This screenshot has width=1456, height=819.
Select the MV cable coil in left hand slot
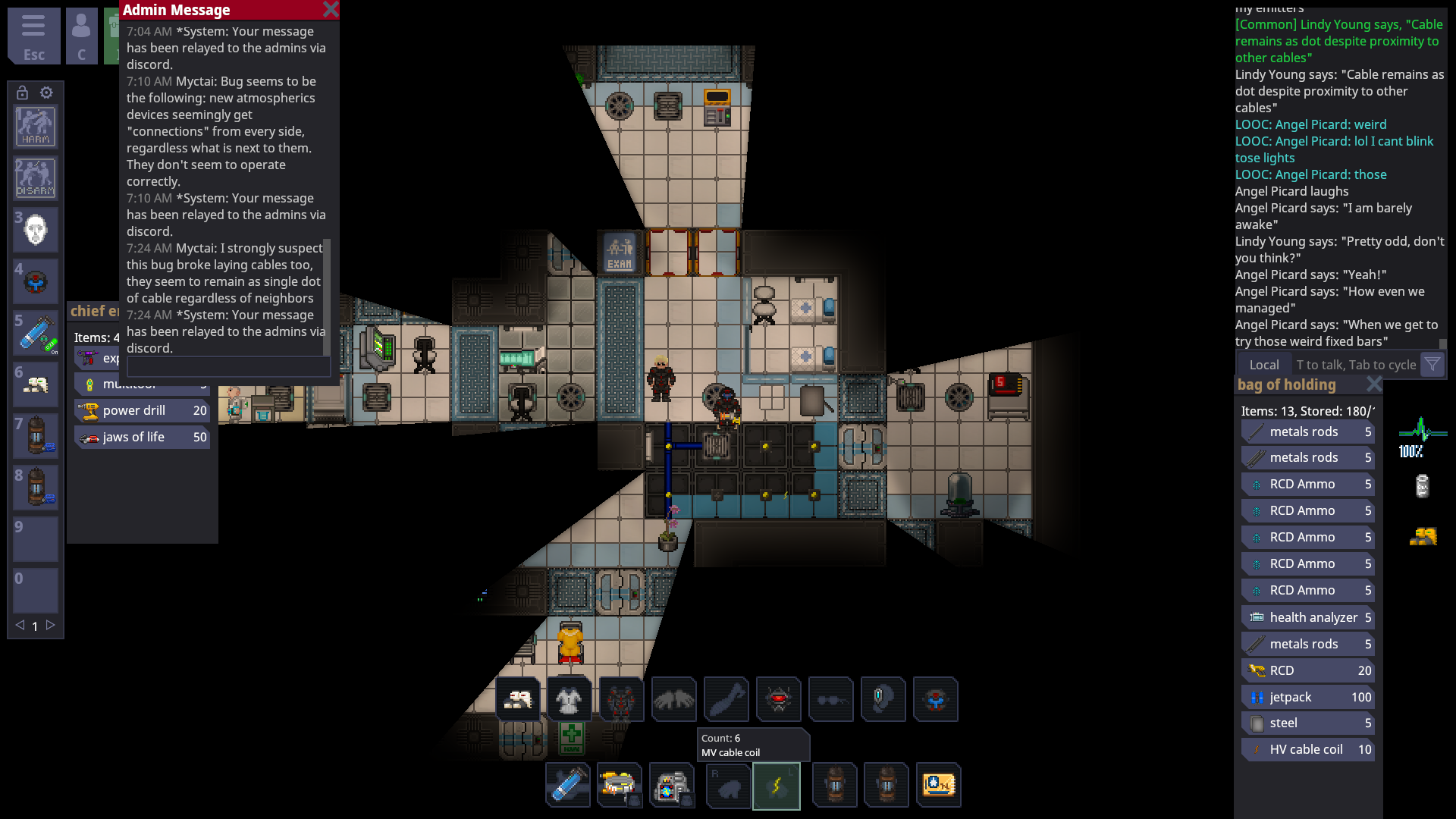[777, 785]
